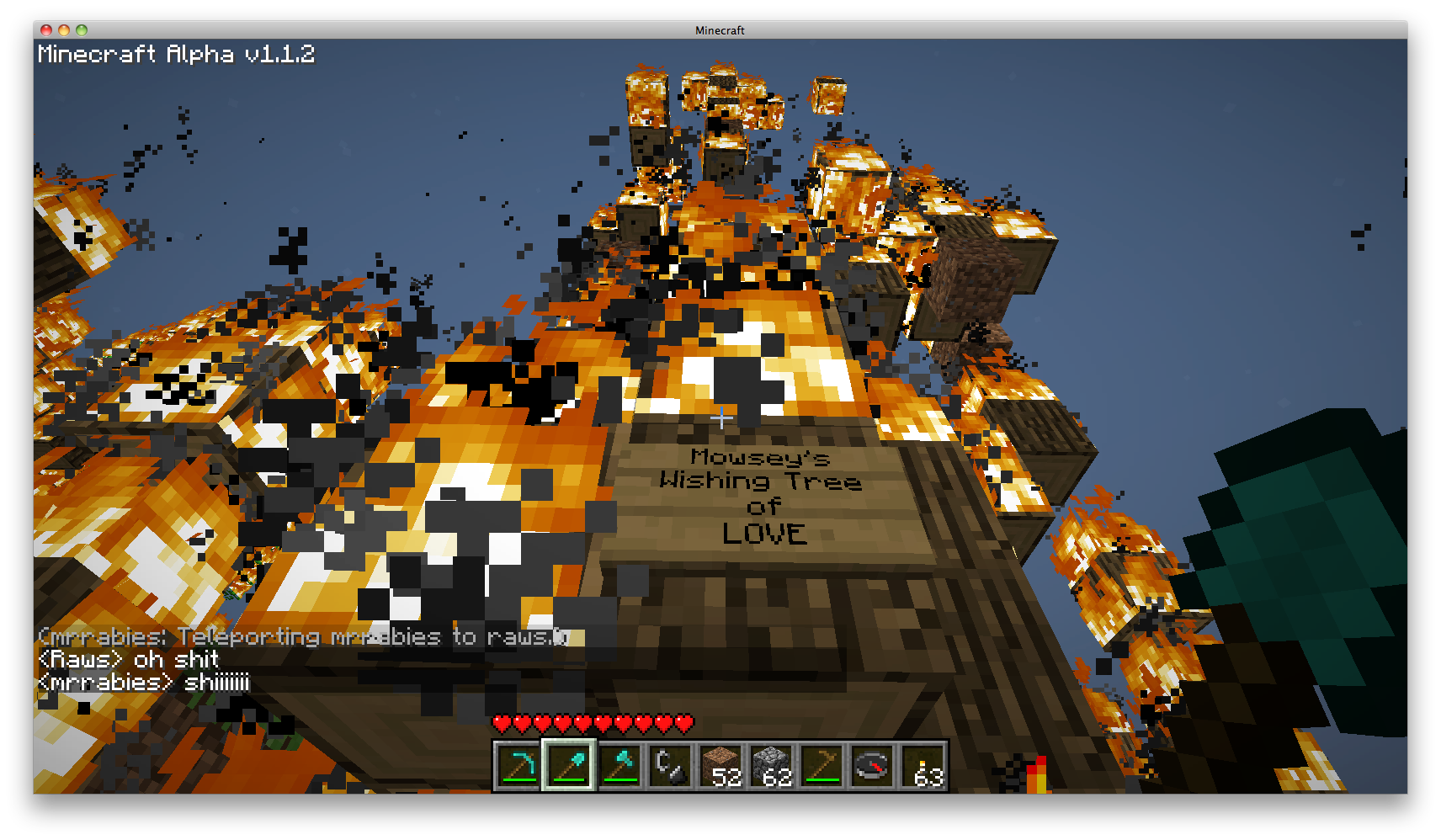
Task: Click the compass in the hotbar
Action: tap(872, 766)
